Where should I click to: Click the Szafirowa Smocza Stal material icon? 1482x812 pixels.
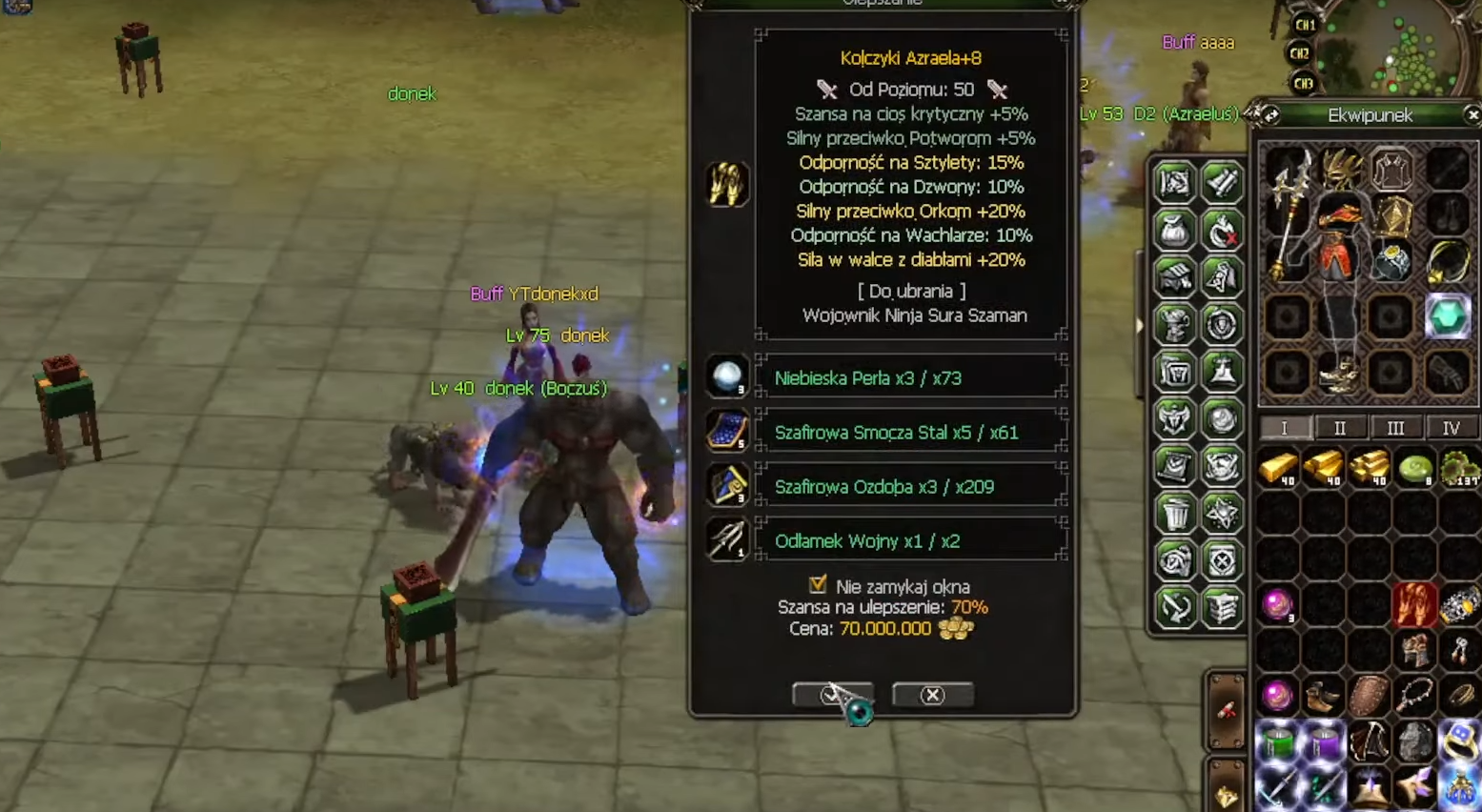(x=727, y=432)
